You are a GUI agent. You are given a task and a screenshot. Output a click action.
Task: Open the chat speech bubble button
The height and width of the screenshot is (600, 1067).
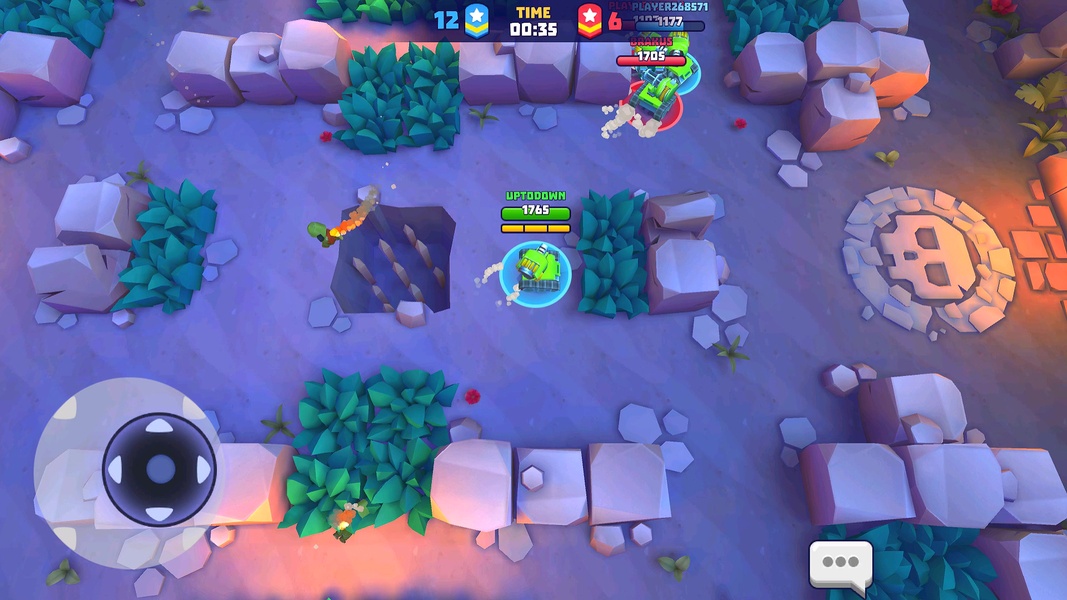tap(840, 563)
